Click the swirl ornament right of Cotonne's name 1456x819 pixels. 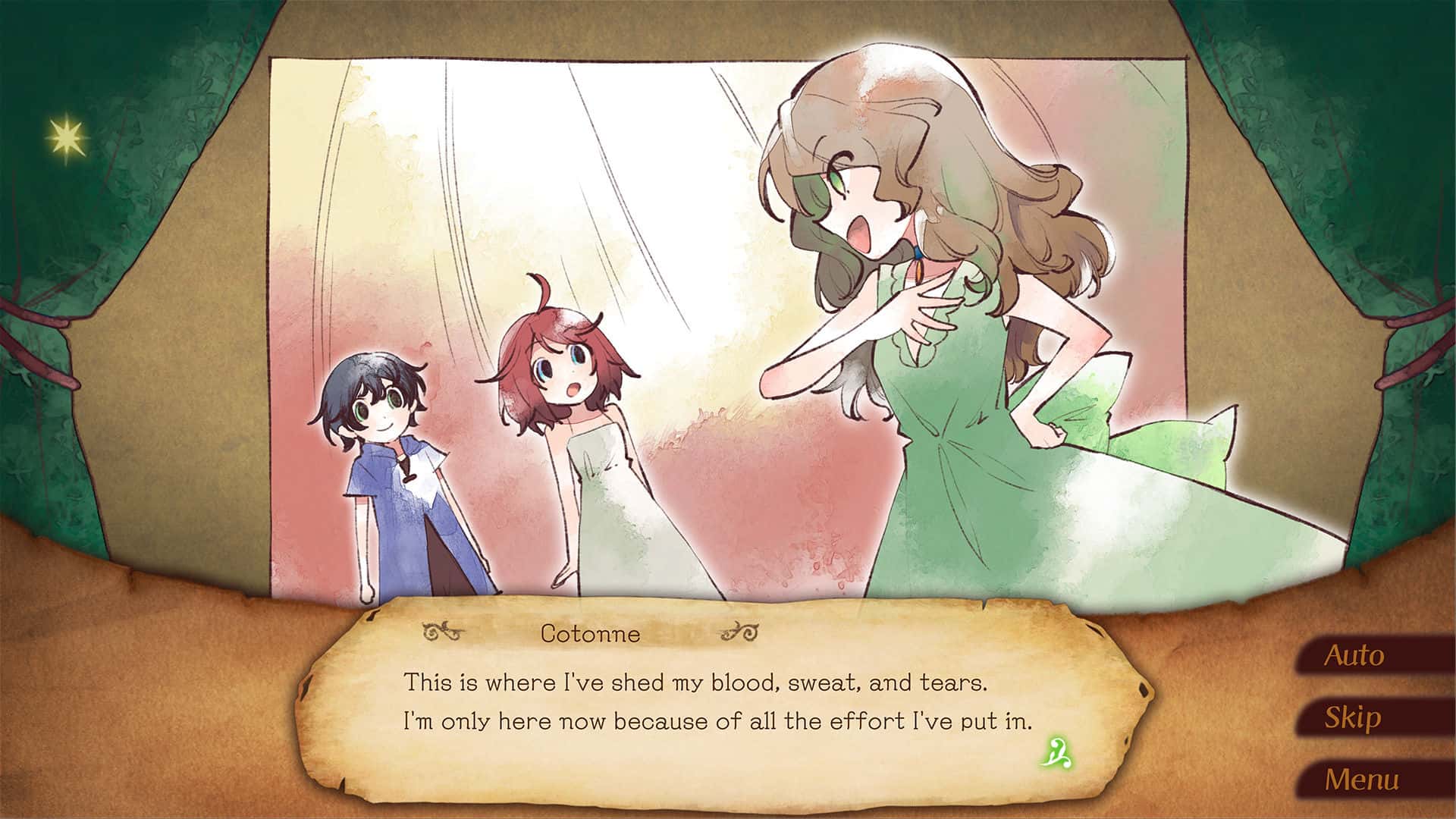pos(739,631)
